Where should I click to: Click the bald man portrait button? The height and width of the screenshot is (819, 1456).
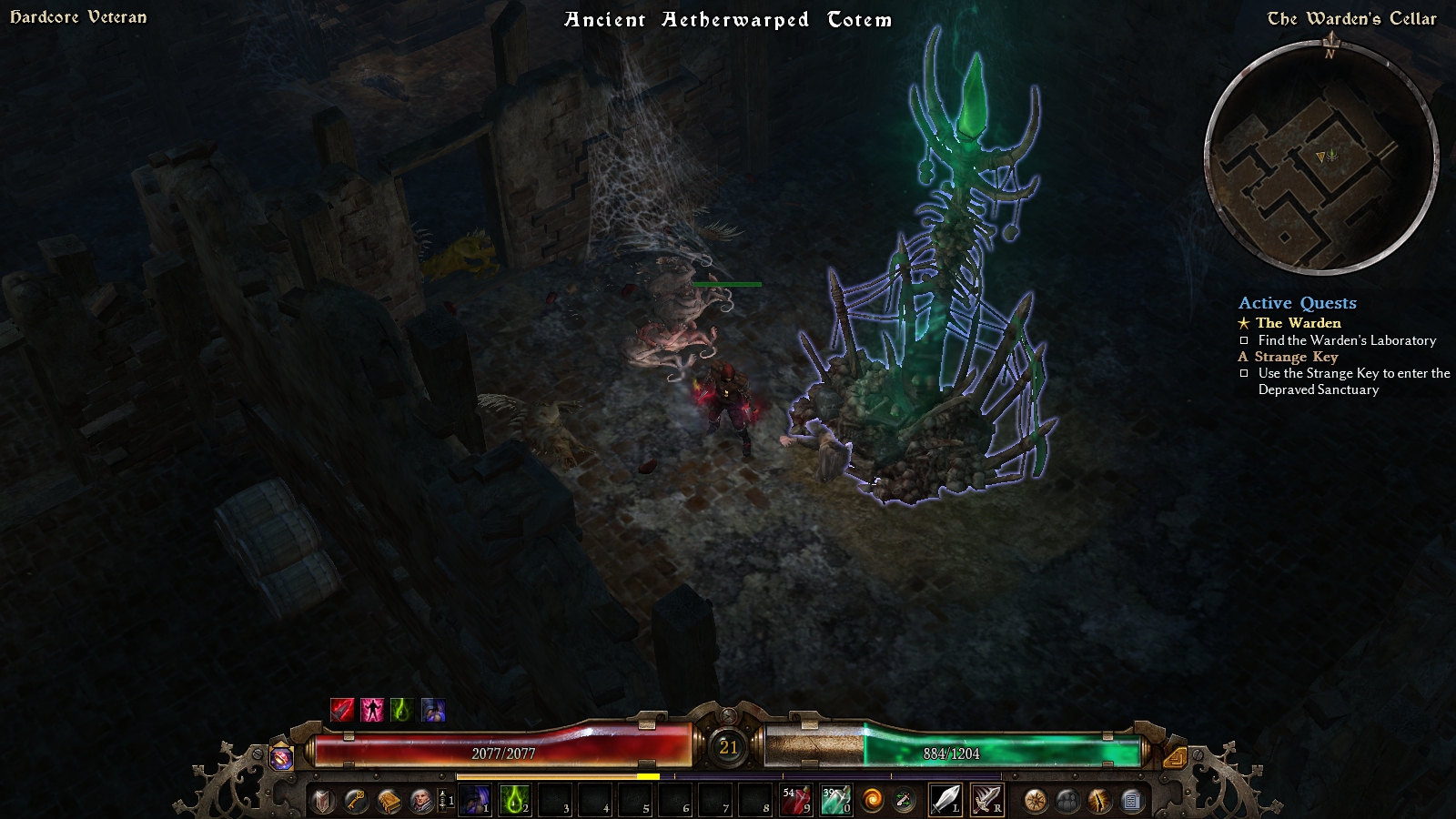[x=421, y=801]
